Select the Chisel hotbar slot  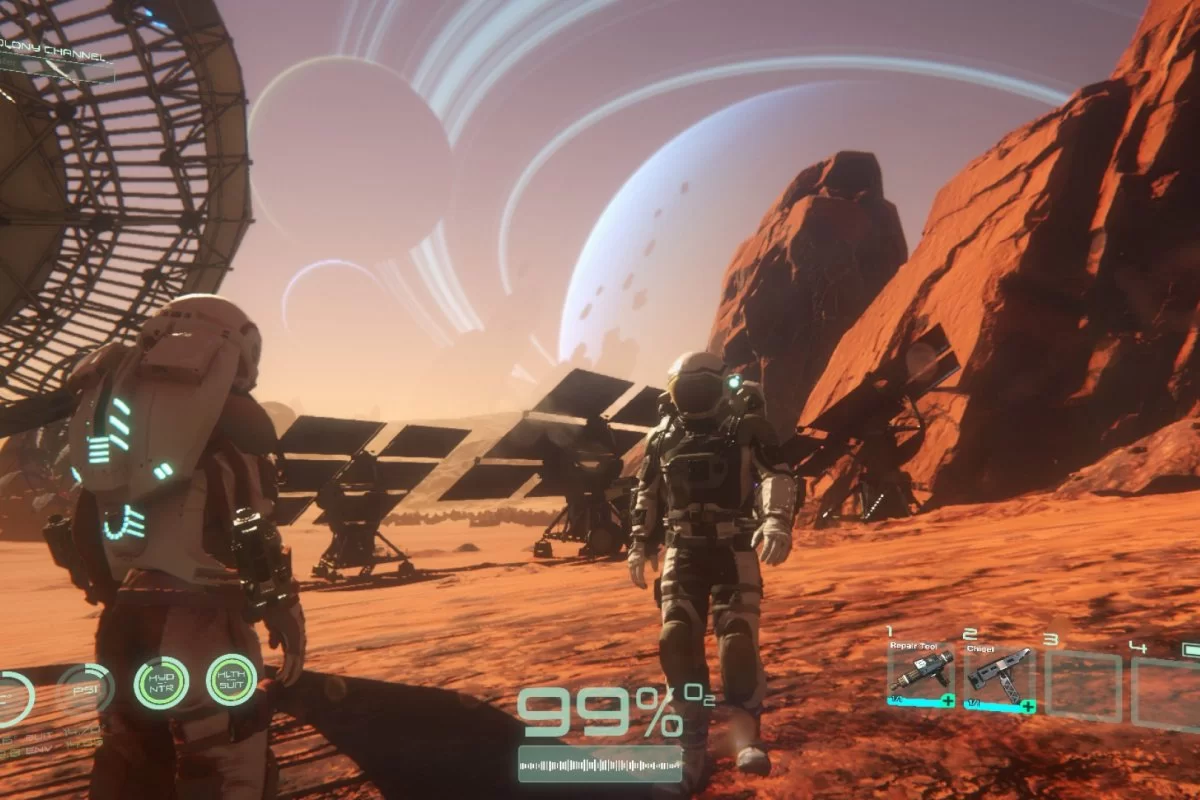click(999, 675)
